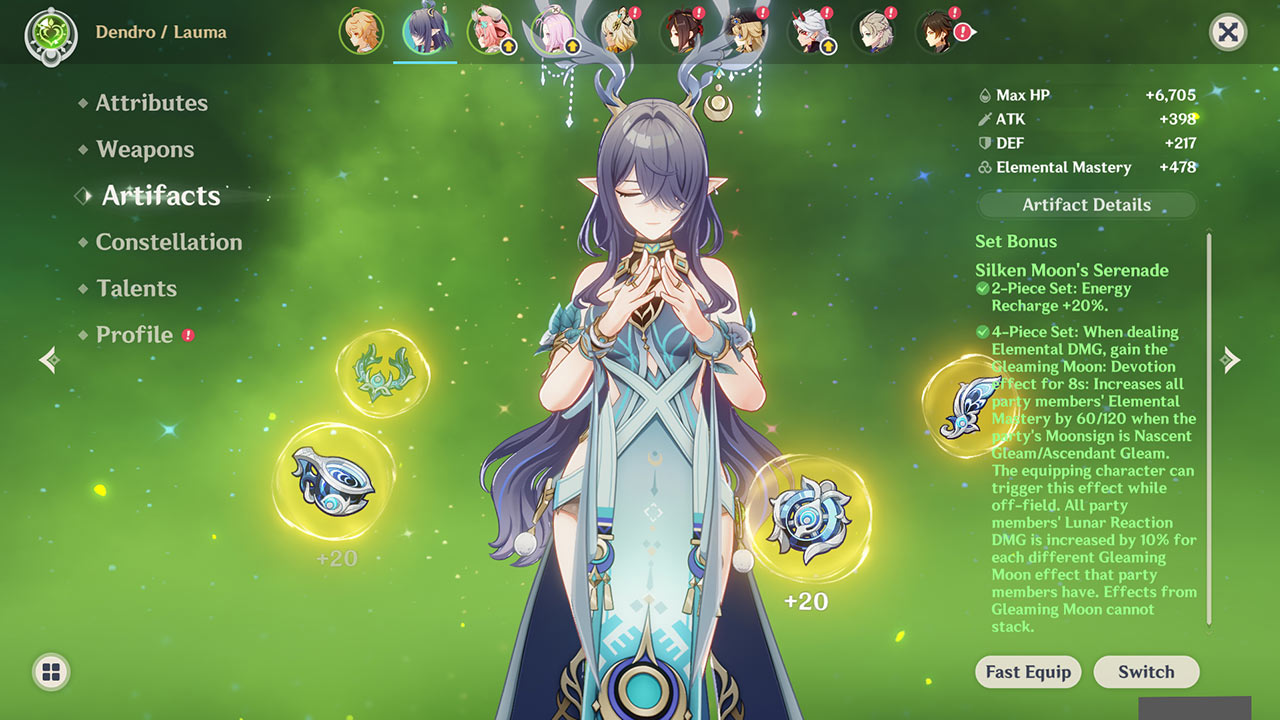Select the white-haired red-horned character portrait
This screenshot has height=720, width=1280.
click(810, 32)
